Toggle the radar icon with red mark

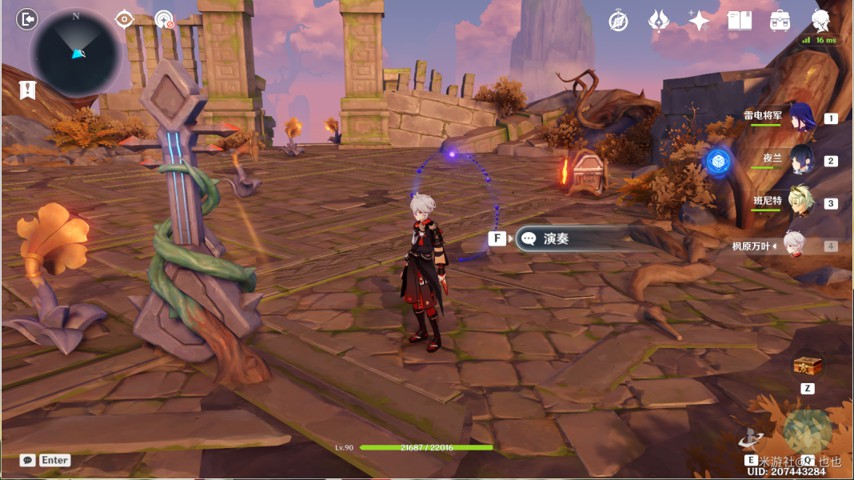click(x=164, y=19)
